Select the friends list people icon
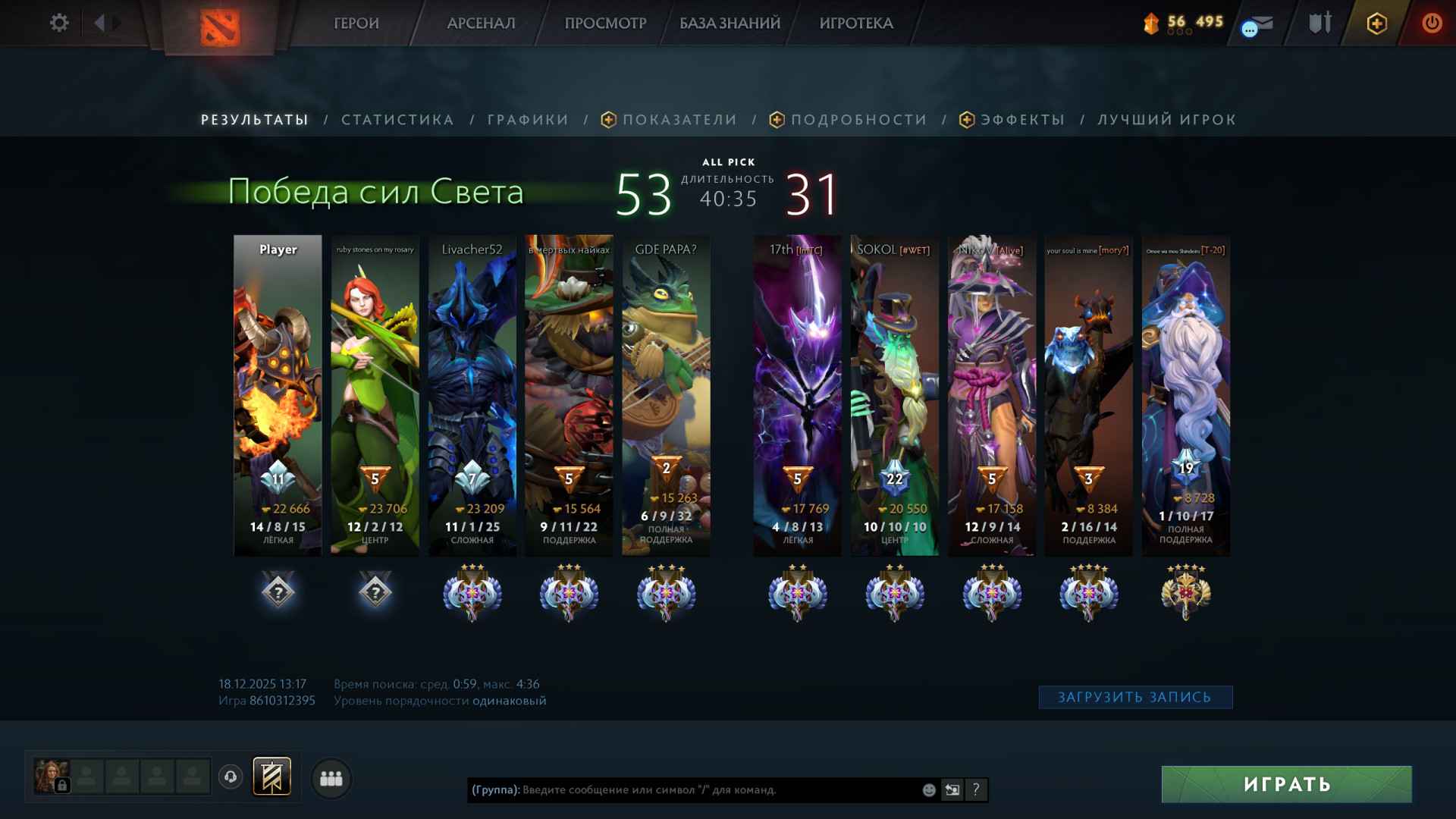The width and height of the screenshot is (1456, 819). 331,777
